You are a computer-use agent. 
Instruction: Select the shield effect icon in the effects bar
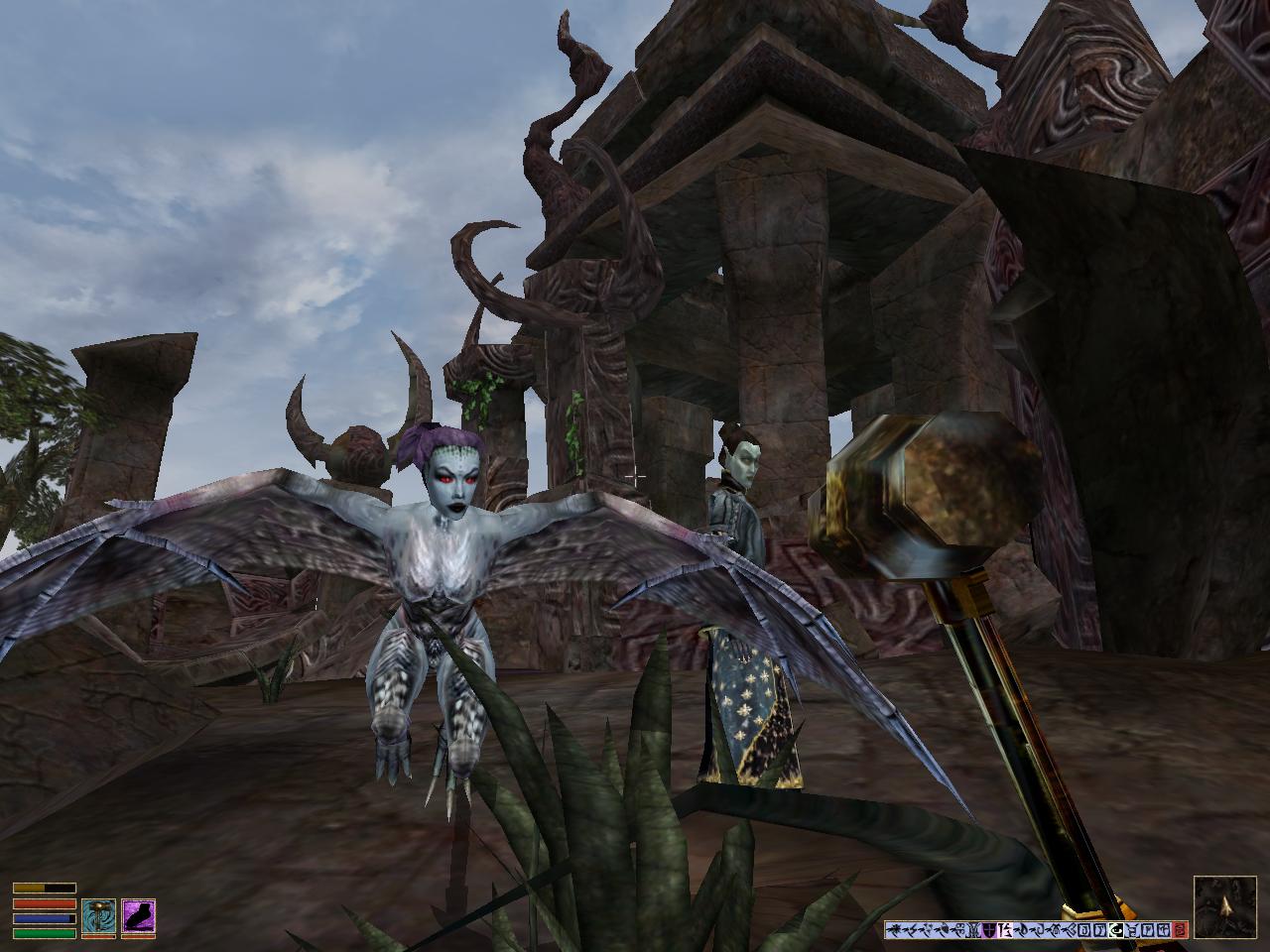(989, 930)
